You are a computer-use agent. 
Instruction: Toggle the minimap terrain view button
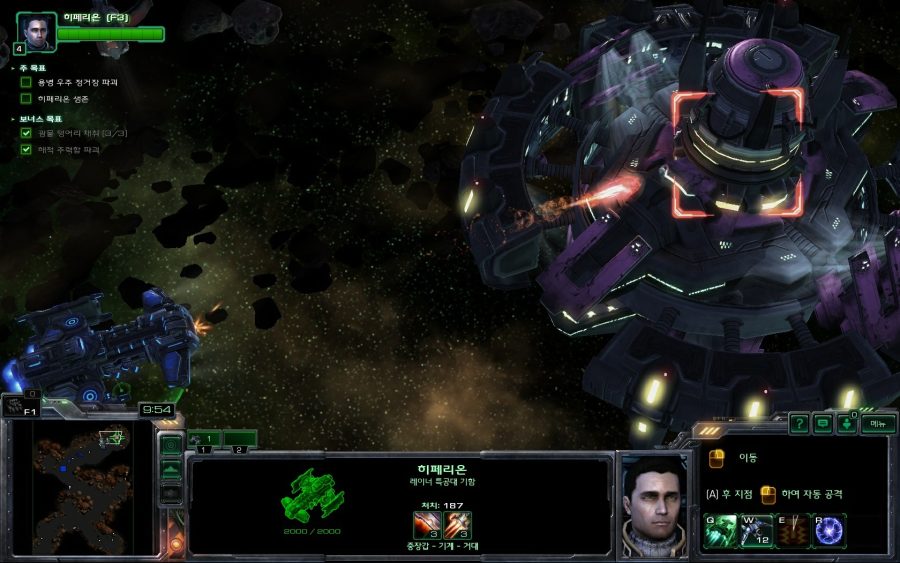point(171,468)
